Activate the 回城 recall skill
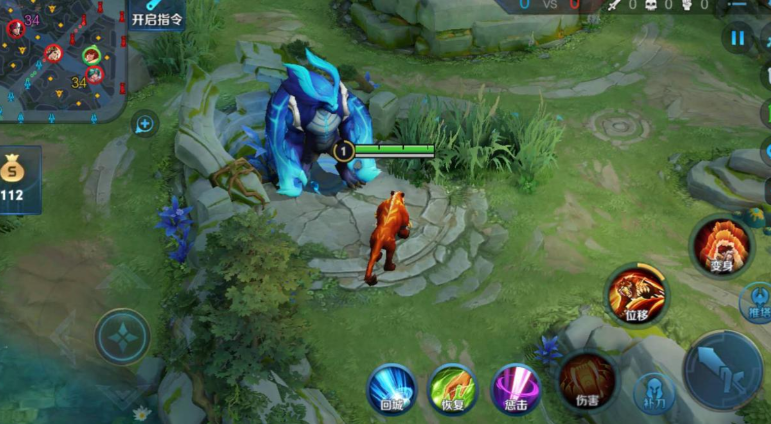771x424 pixels. [391, 388]
